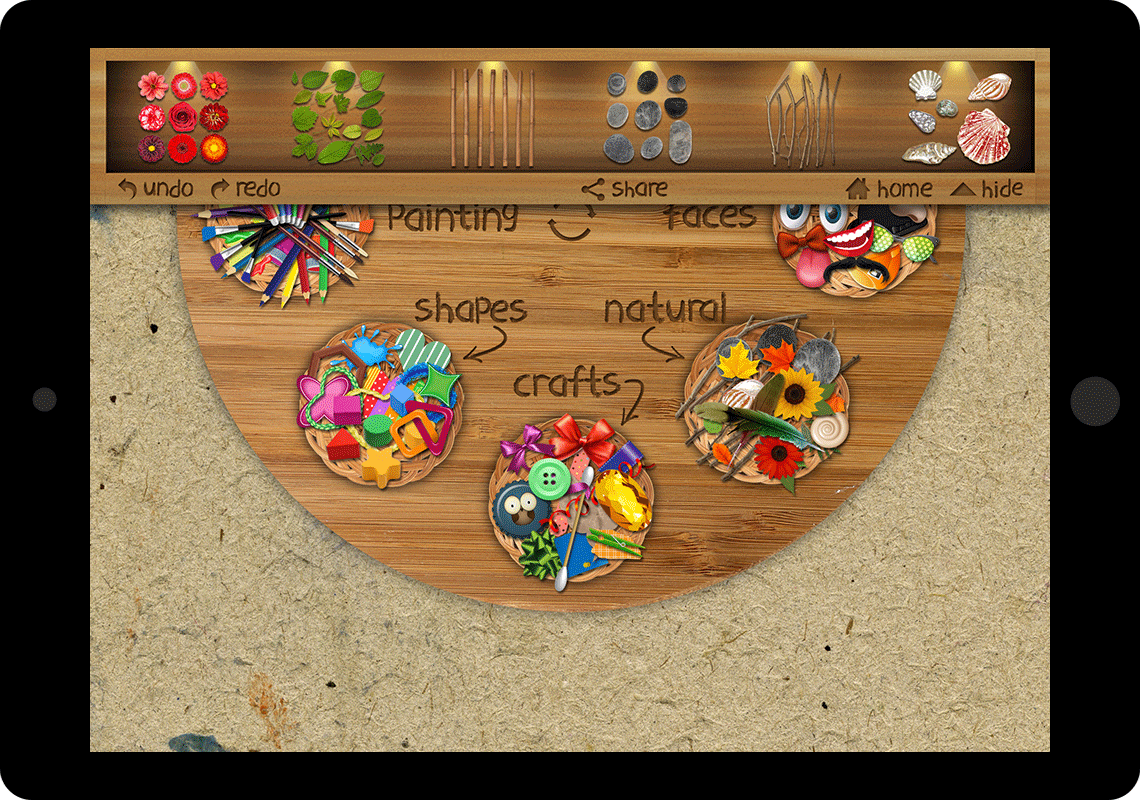Pick the bamboo sticks material set

click(491, 117)
